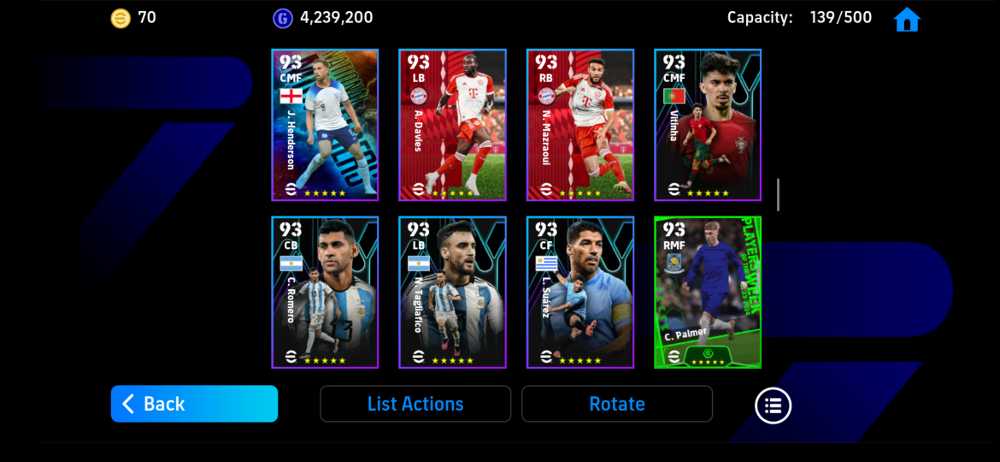
Task: Pick the Vitinha CMF card
Action: point(708,125)
